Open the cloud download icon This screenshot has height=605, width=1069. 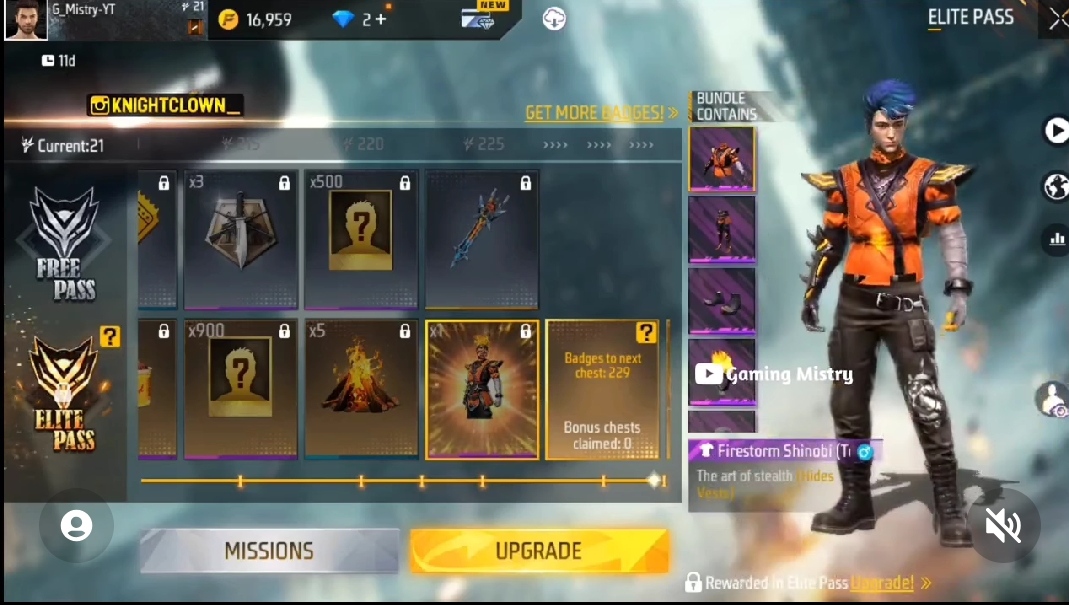tap(554, 18)
